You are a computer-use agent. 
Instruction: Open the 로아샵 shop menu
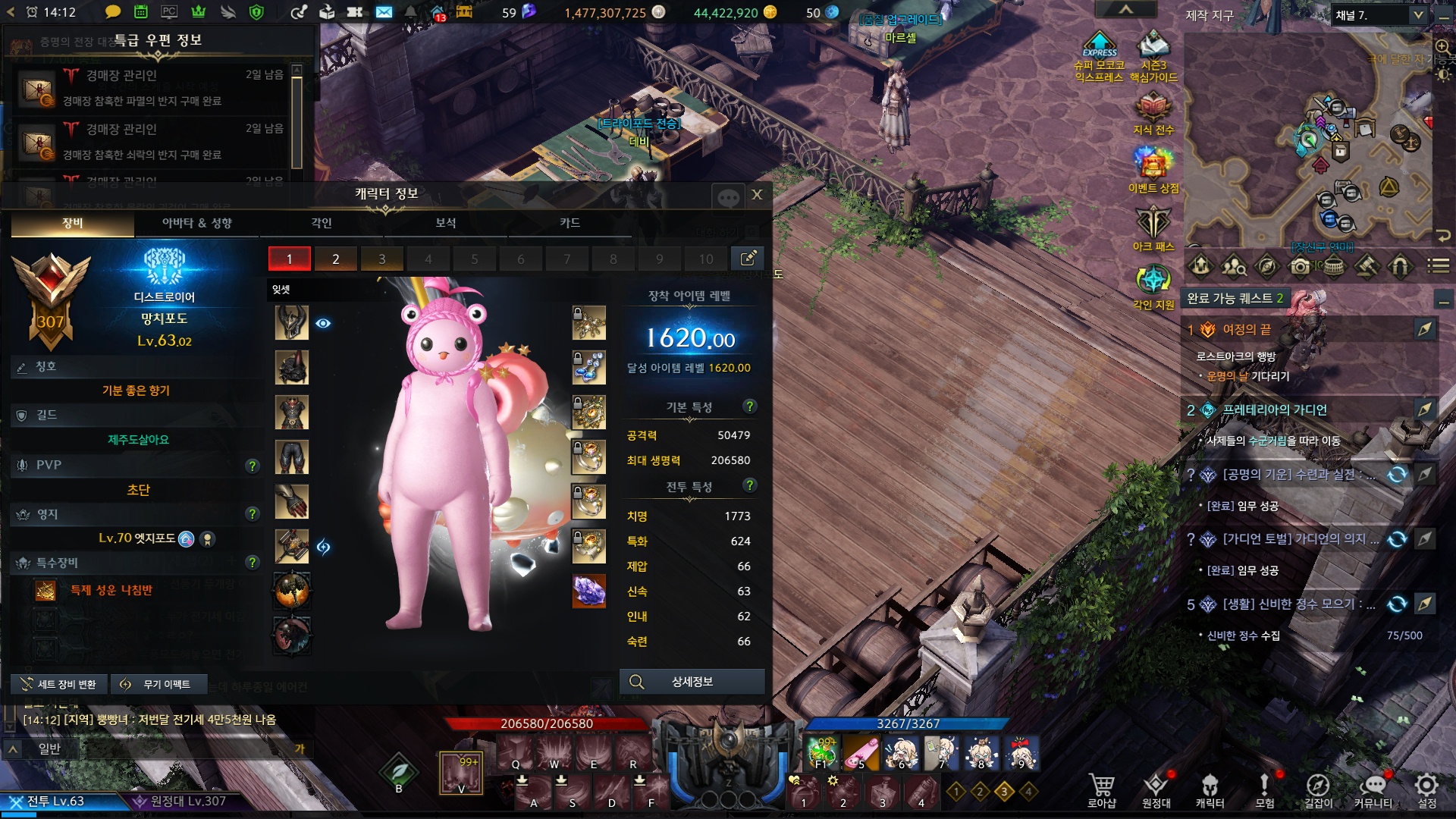1101,790
